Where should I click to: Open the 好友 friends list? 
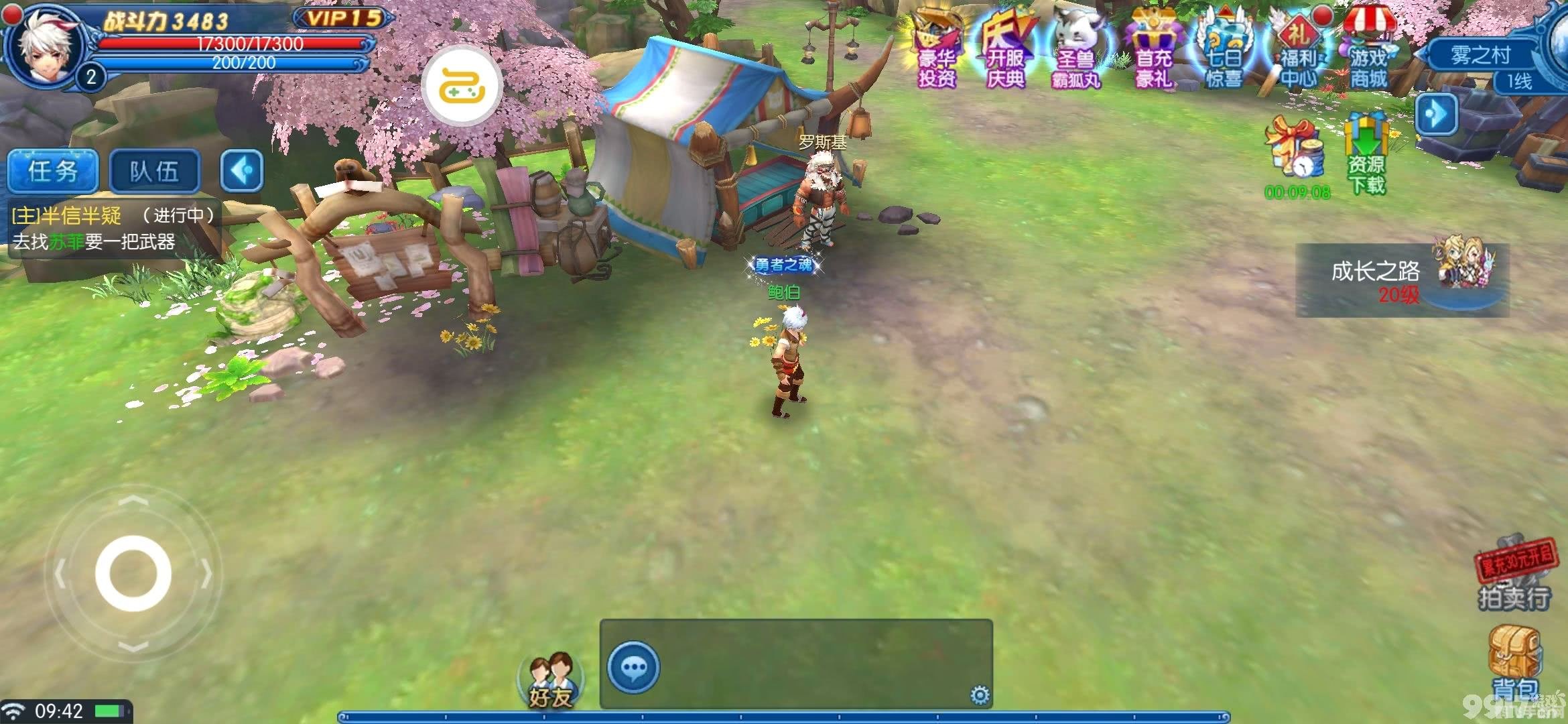(x=551, y=680)
